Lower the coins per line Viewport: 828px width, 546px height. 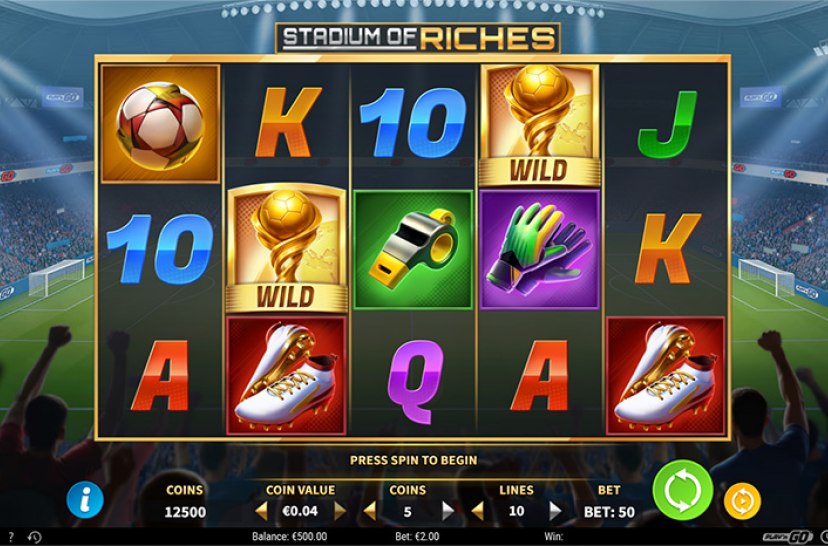[x=370, y=511]
